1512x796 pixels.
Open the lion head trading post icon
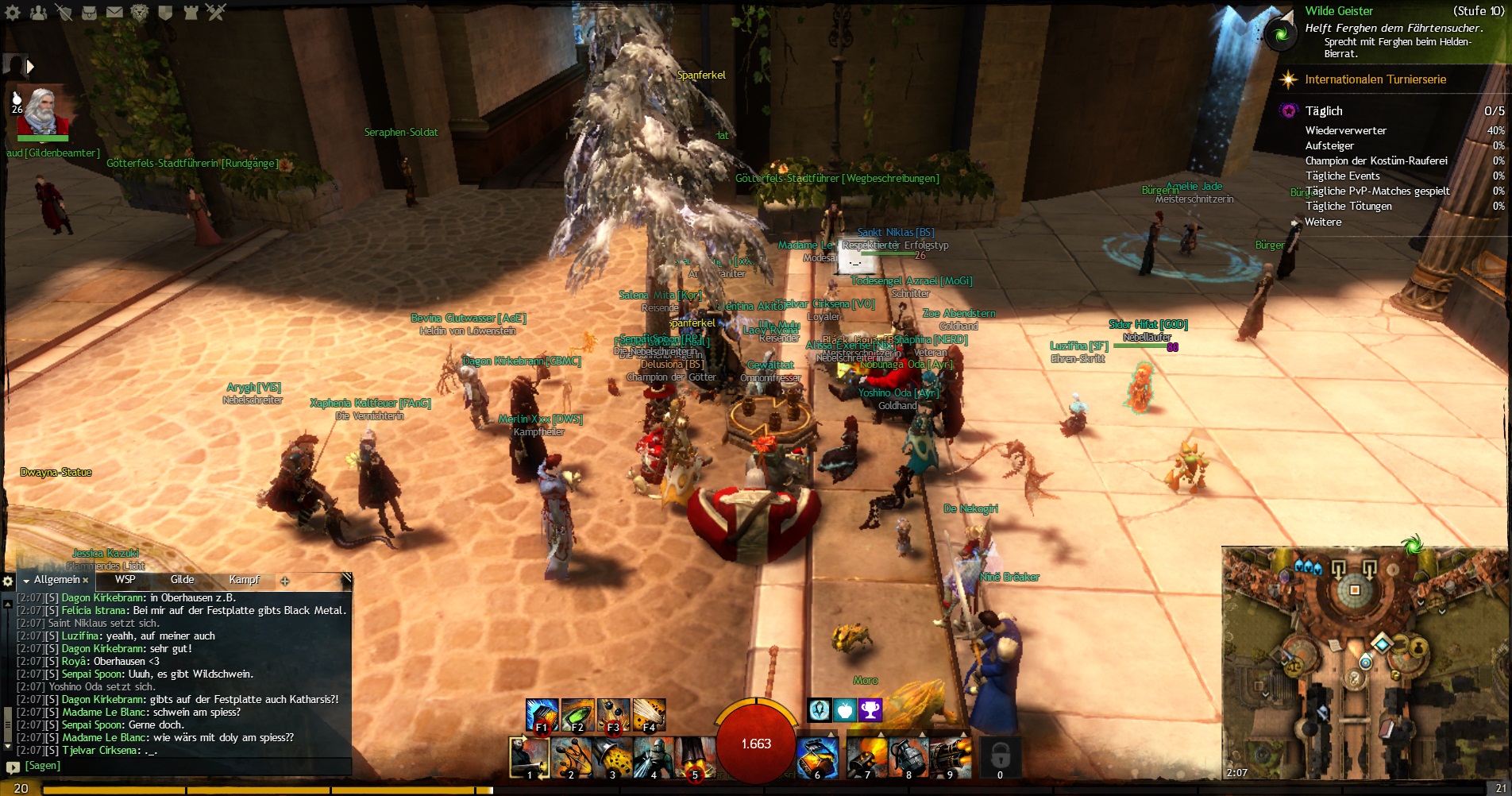tap(140, 12)
